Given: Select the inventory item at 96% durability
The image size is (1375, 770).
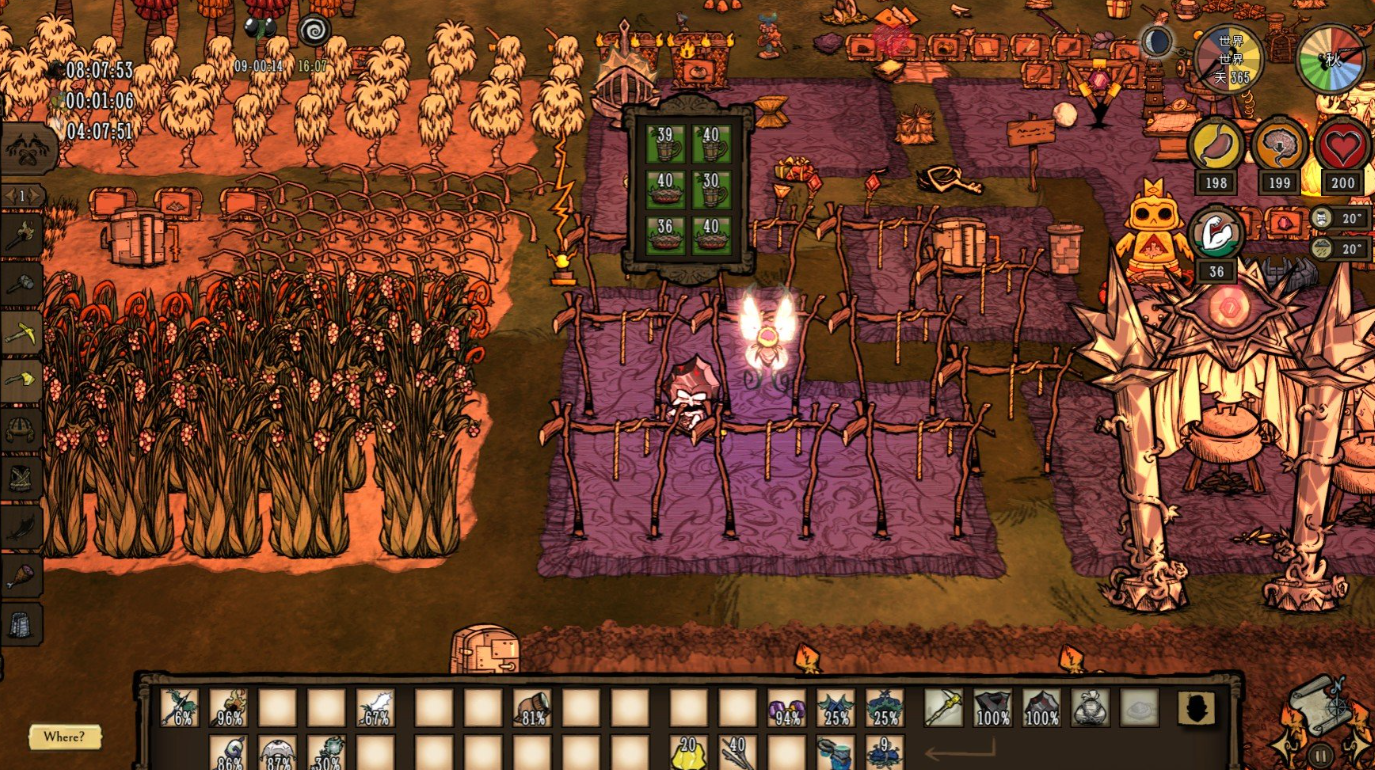Looking at the screenshot, I should [x=229, y=708].
